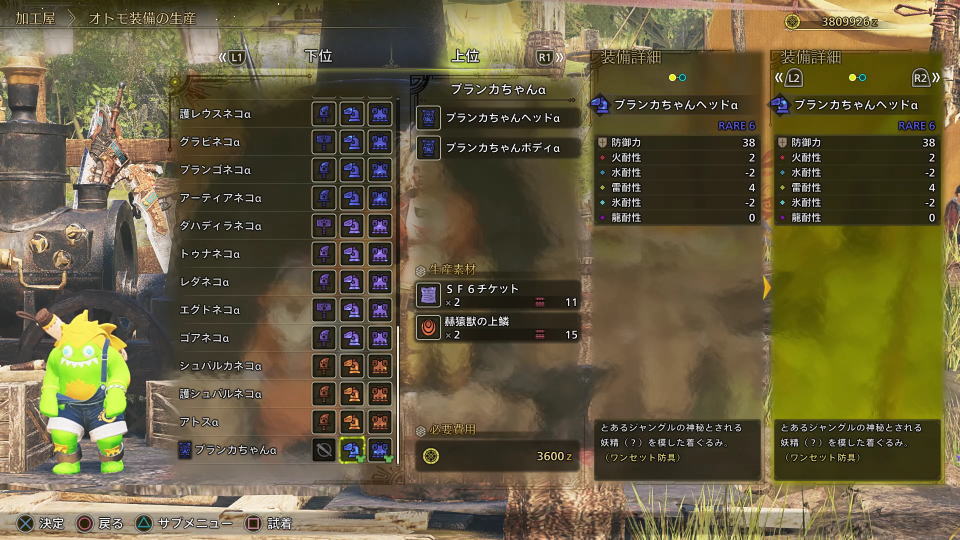
Task: Choose ブランカちゃんヘッドα in the set panel
Action: coord(496,118)
